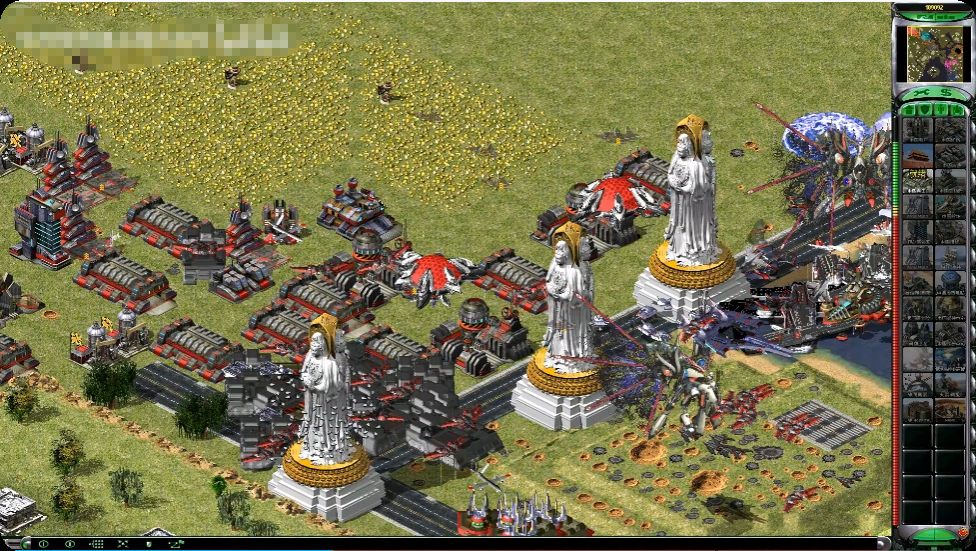Activate the shield guard command
The width and height of the screenshot is (976, 551).
click(x=149, y=544)
